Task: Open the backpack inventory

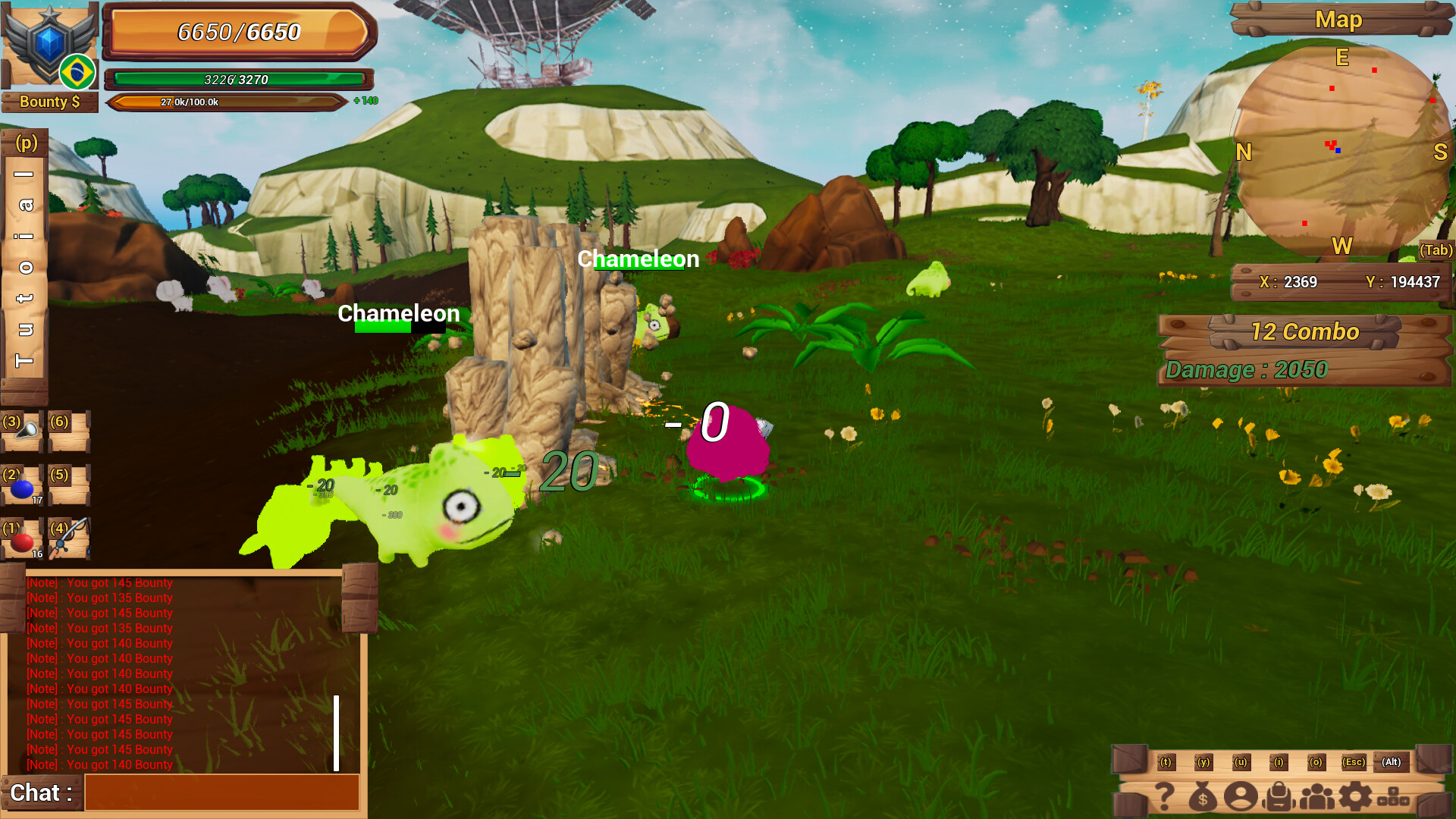Action: point(1279,797)
